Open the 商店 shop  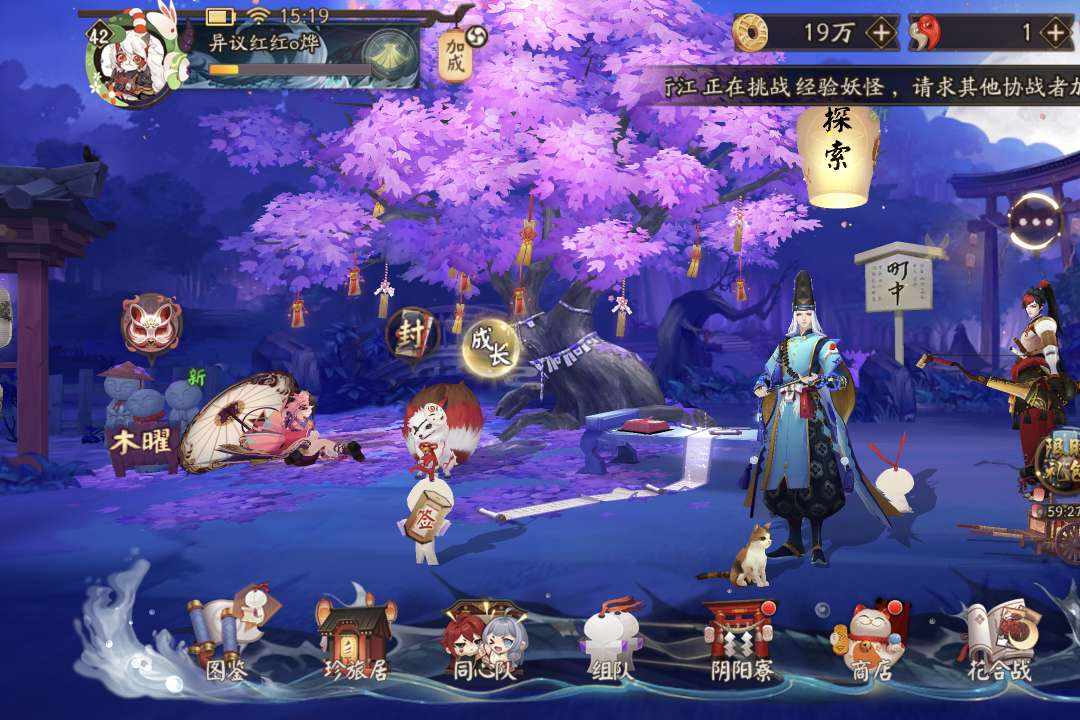click(x=868, y=640)
